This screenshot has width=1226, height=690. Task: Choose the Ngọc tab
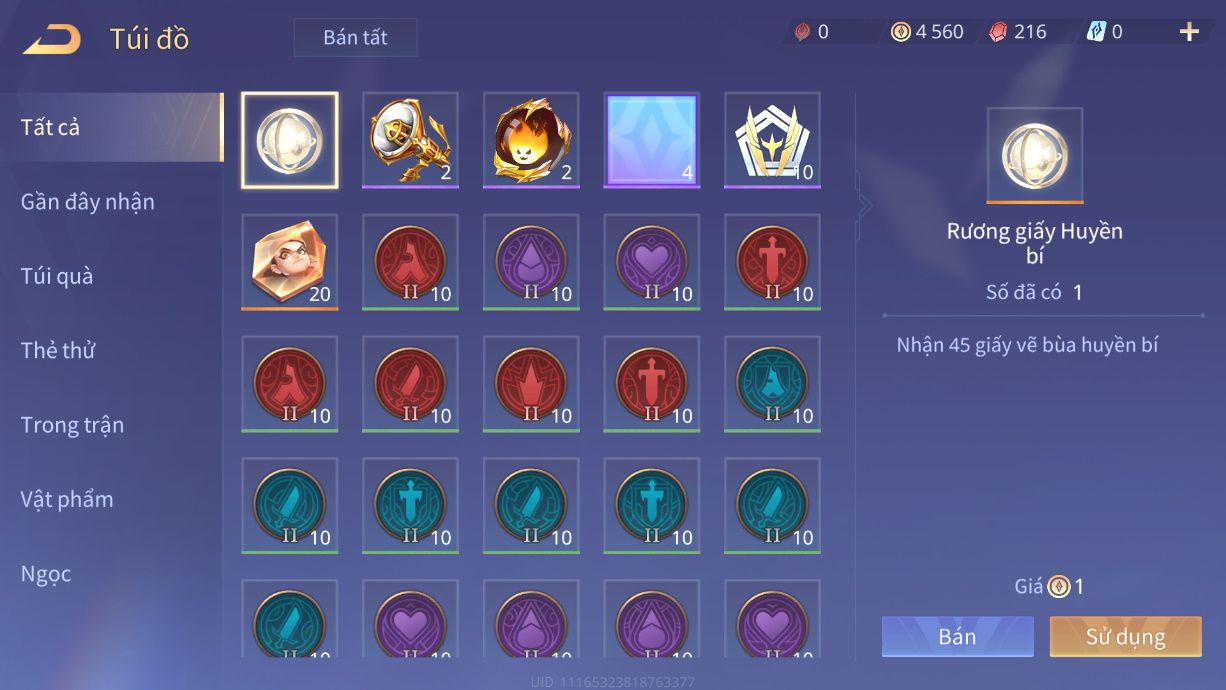[x=46, y=574]
